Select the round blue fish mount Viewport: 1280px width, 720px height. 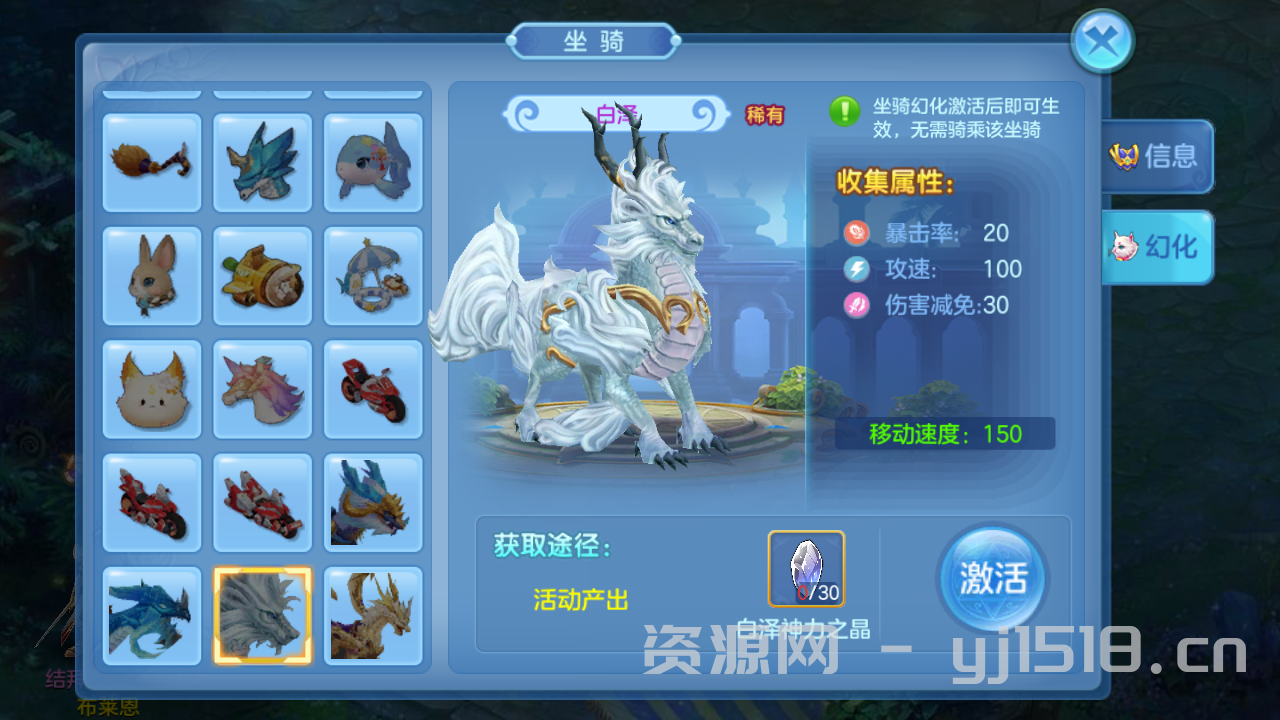(x=373, y=162)
